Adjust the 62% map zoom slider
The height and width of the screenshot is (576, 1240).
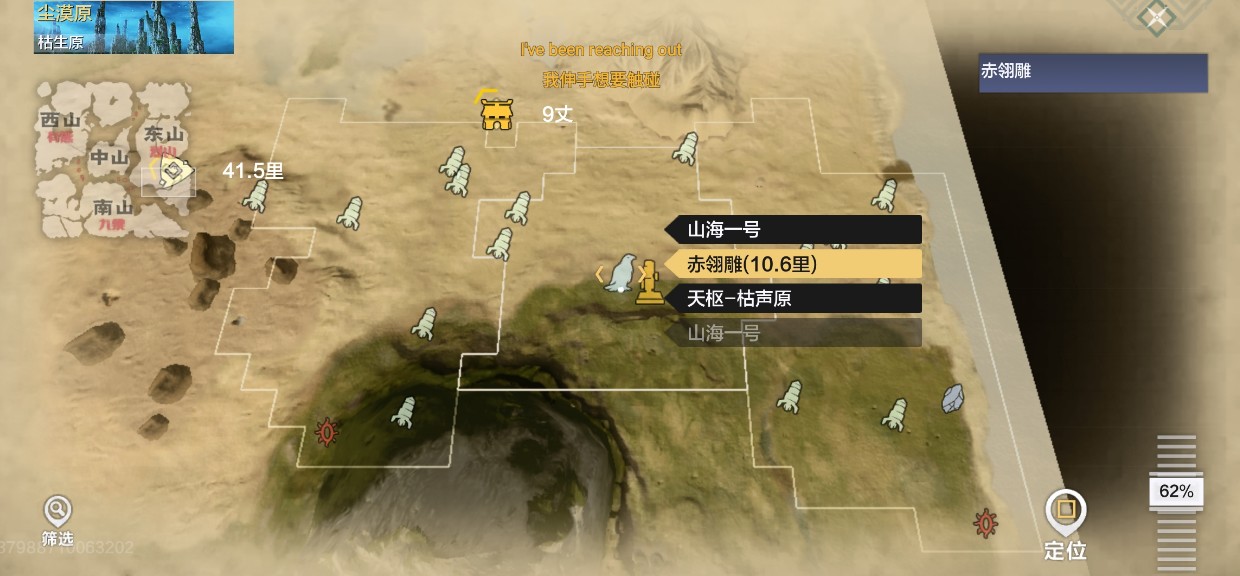tap(1176, 491)
